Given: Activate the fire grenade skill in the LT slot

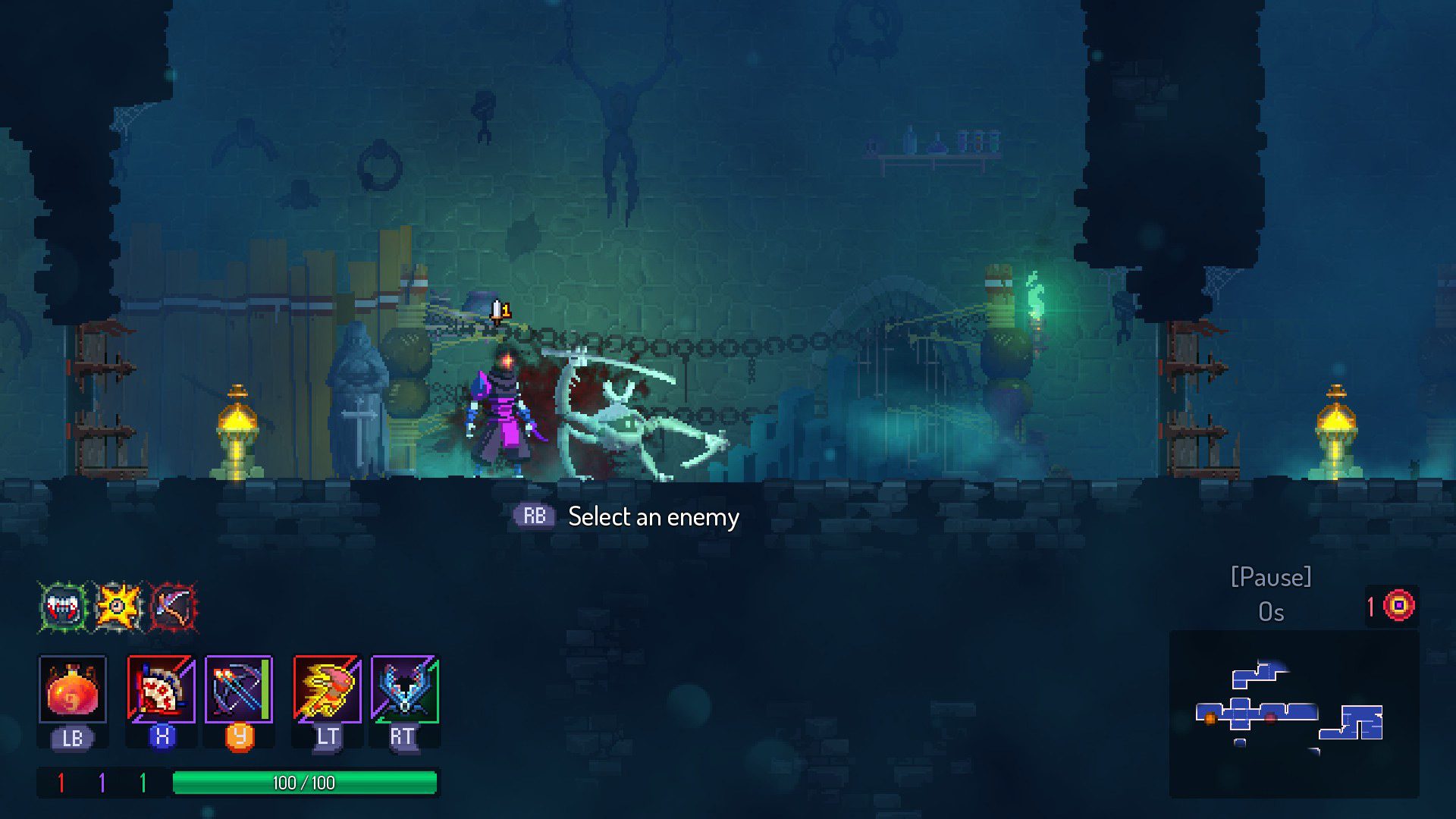Looking at the screenshot, I should point(326,690).
